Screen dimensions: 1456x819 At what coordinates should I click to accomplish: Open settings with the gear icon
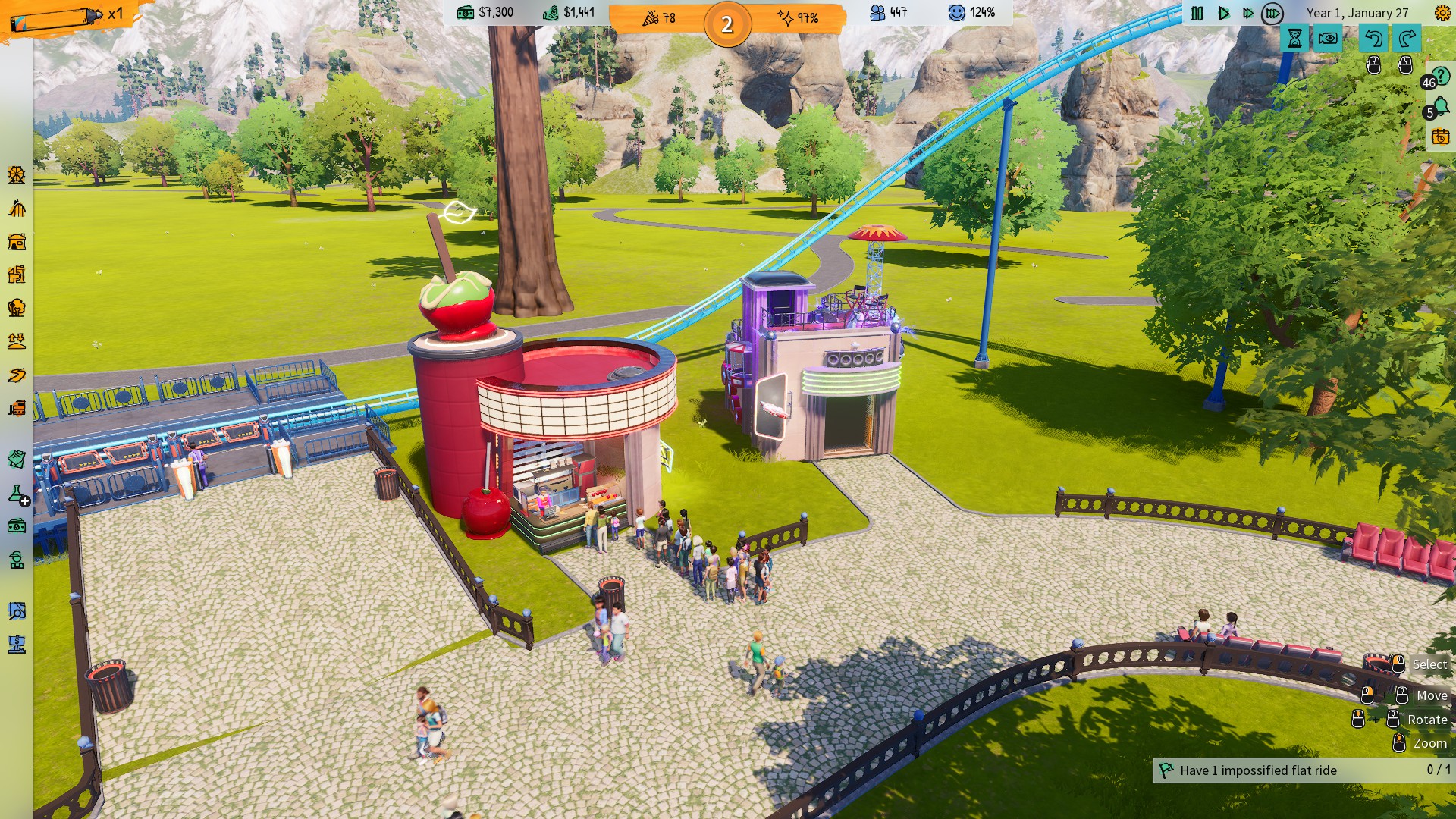point(1442,13)
